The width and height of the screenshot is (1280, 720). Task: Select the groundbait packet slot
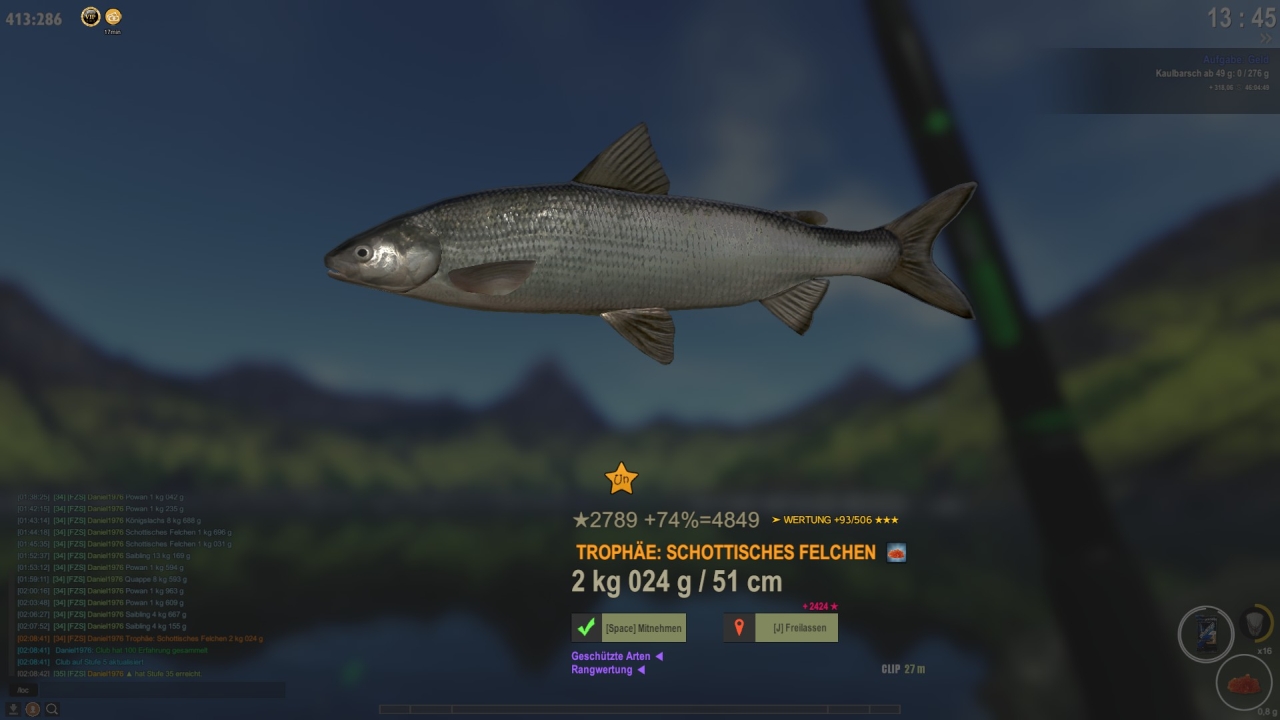point(1205,634)
